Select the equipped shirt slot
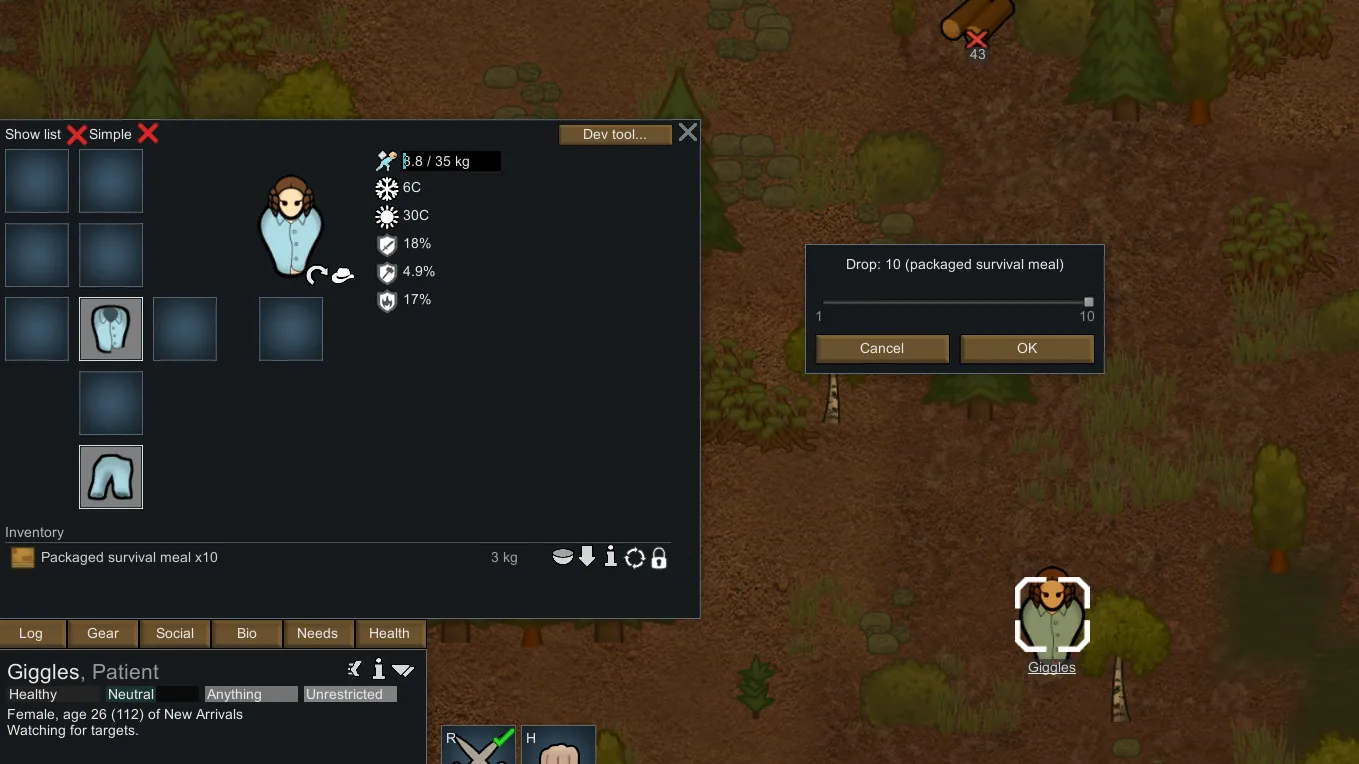1359x764 pixels. (111, 329)
